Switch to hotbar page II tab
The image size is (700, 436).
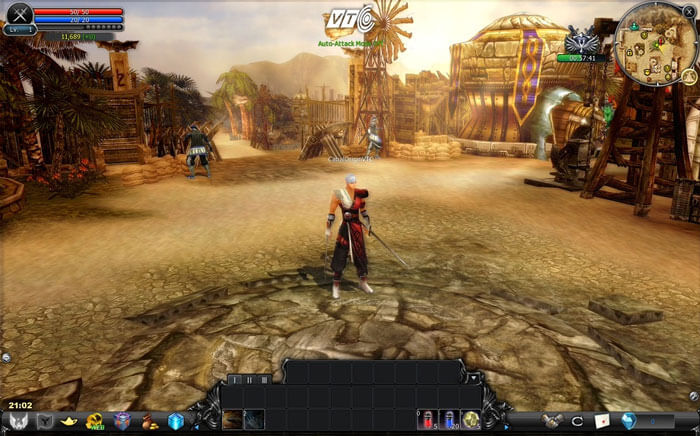pos(249,380)
